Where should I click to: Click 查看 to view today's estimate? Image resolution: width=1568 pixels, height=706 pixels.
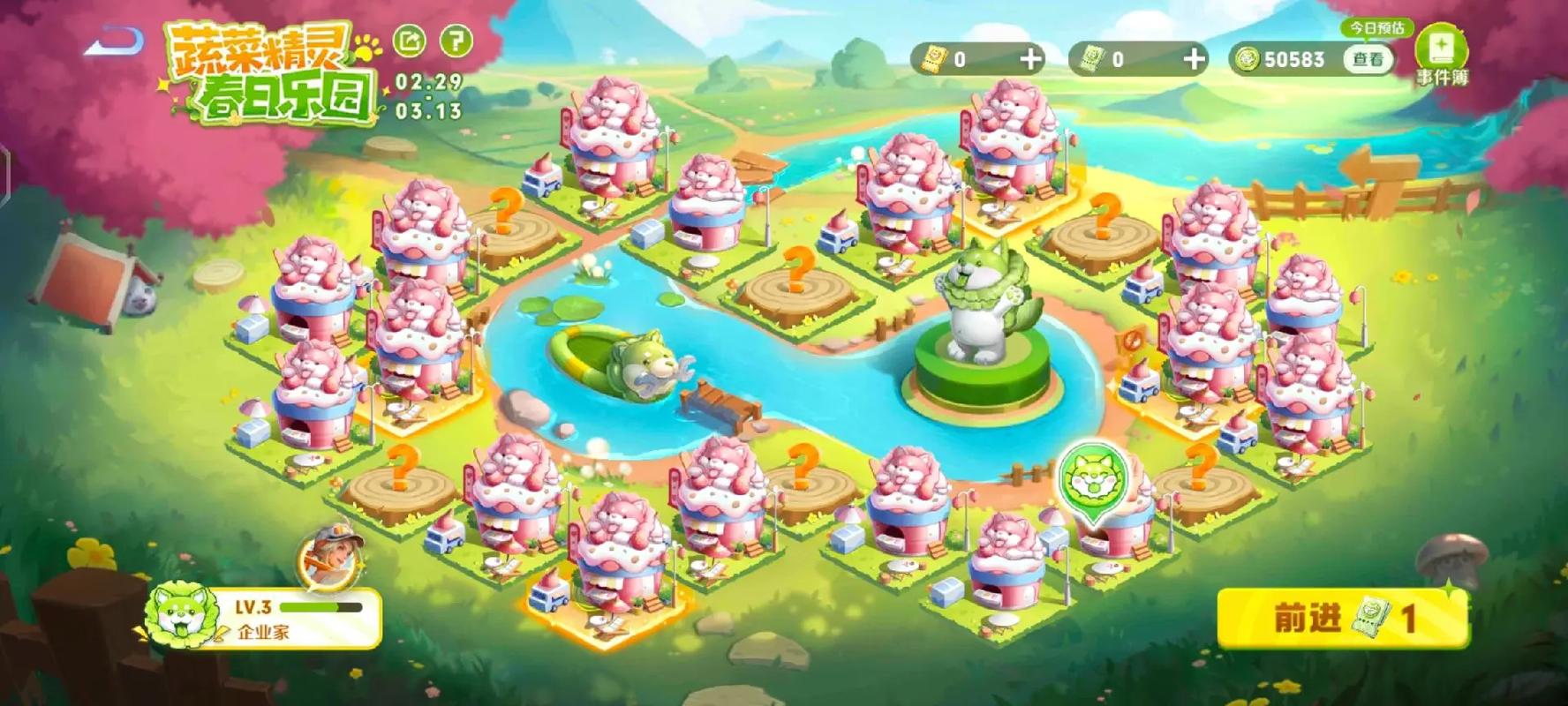(x=1368, y=59)
